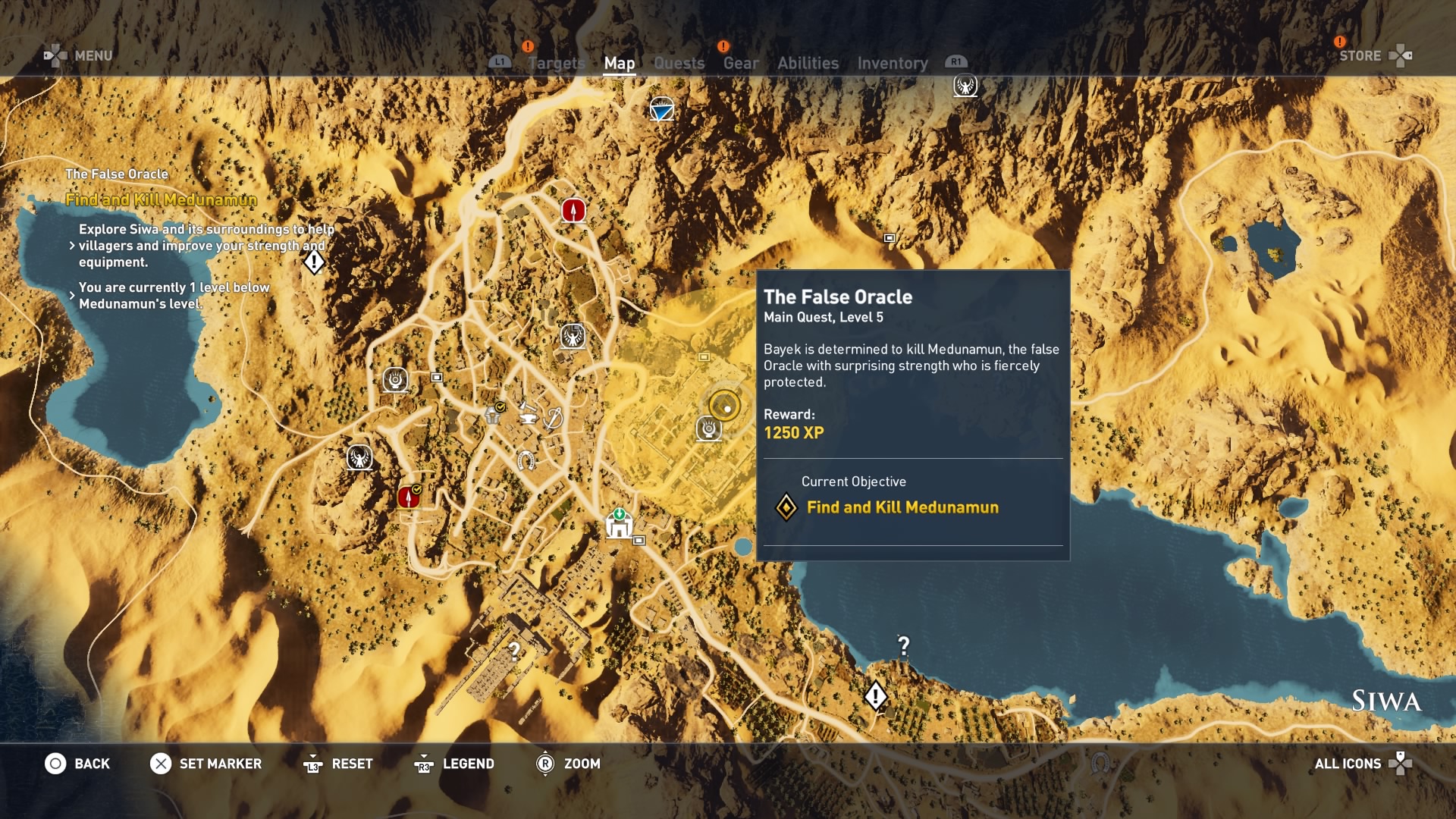Select the Find and Kill Medunamun objective
The height and width of the screenshot is (819, 1456).
902,507
